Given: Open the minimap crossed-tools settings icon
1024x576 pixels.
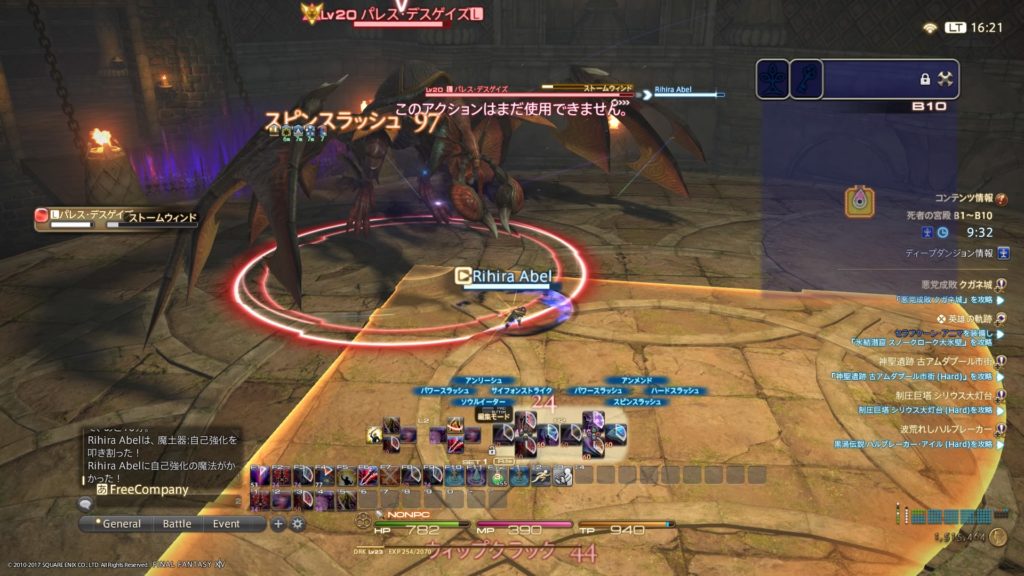Looking at the screenshot, I should tap(947, 78).
